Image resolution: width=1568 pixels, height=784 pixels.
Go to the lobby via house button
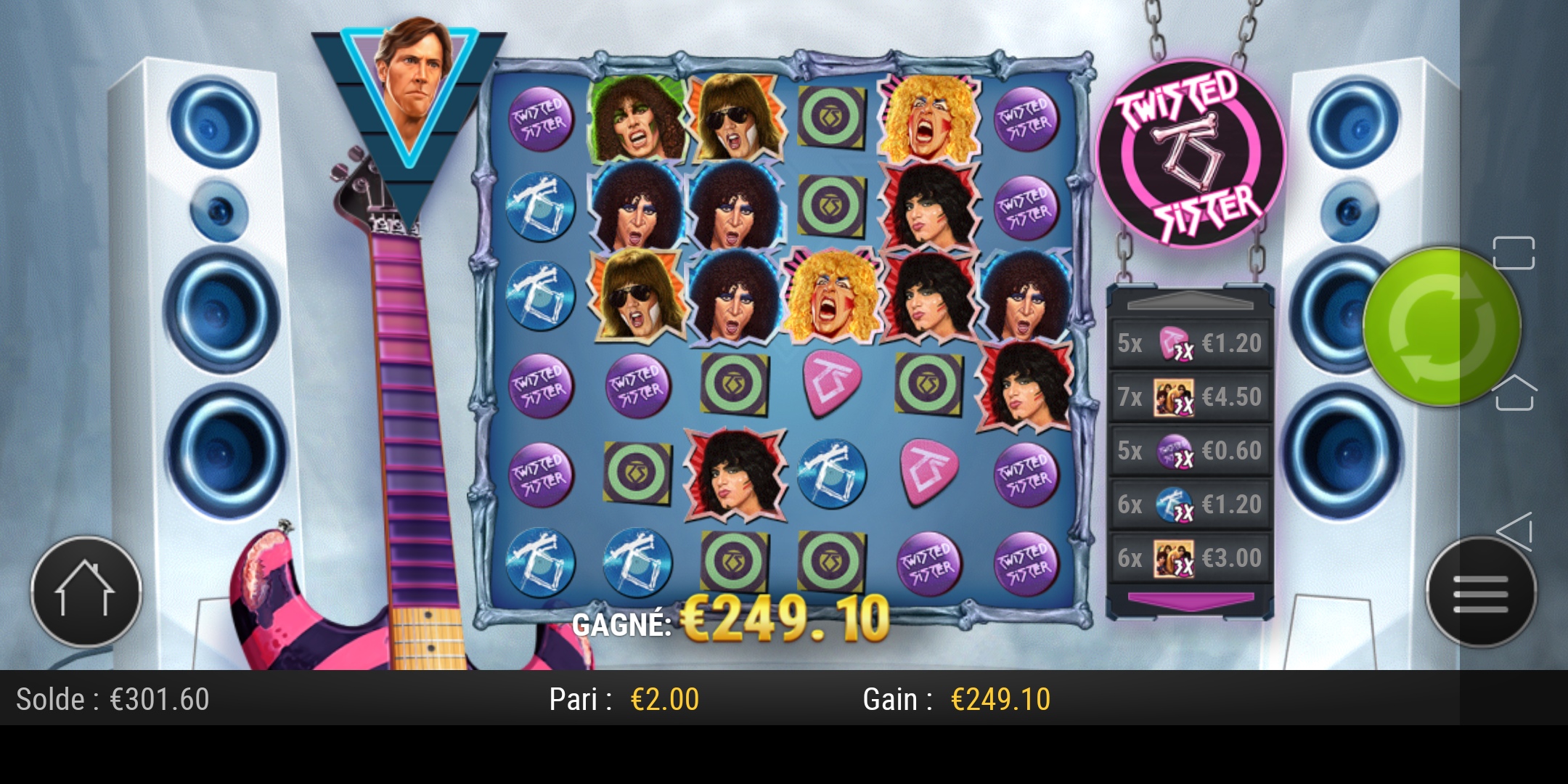pyautogui.click(x=86, y=591)
